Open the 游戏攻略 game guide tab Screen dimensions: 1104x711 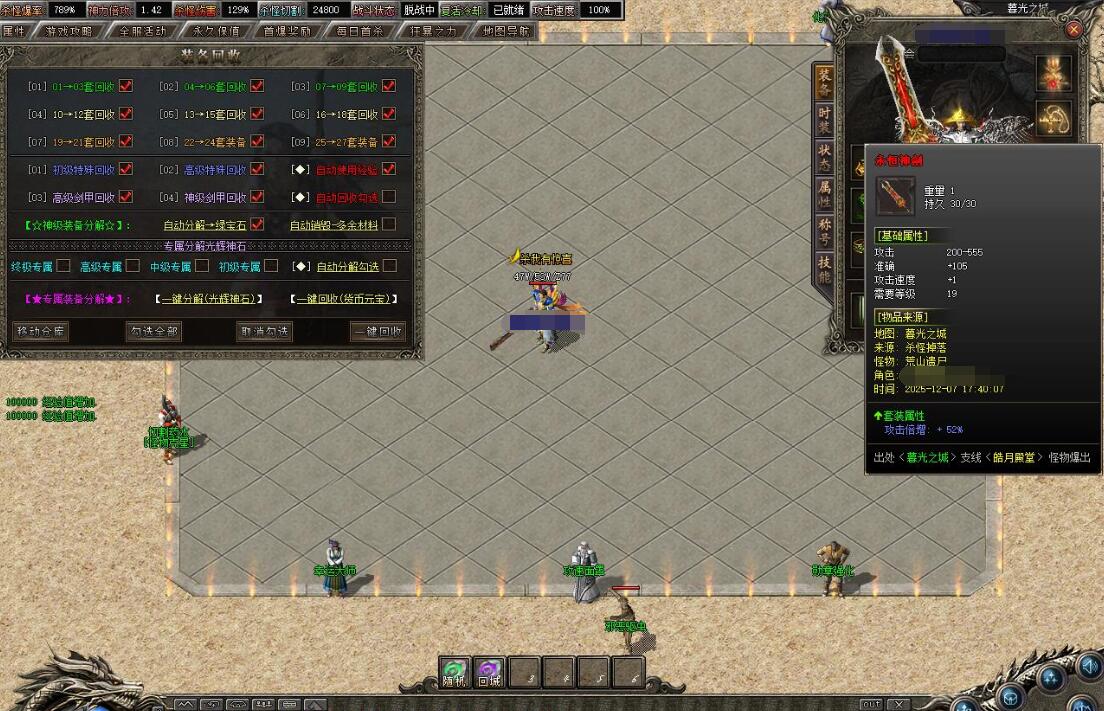(69, 31)
